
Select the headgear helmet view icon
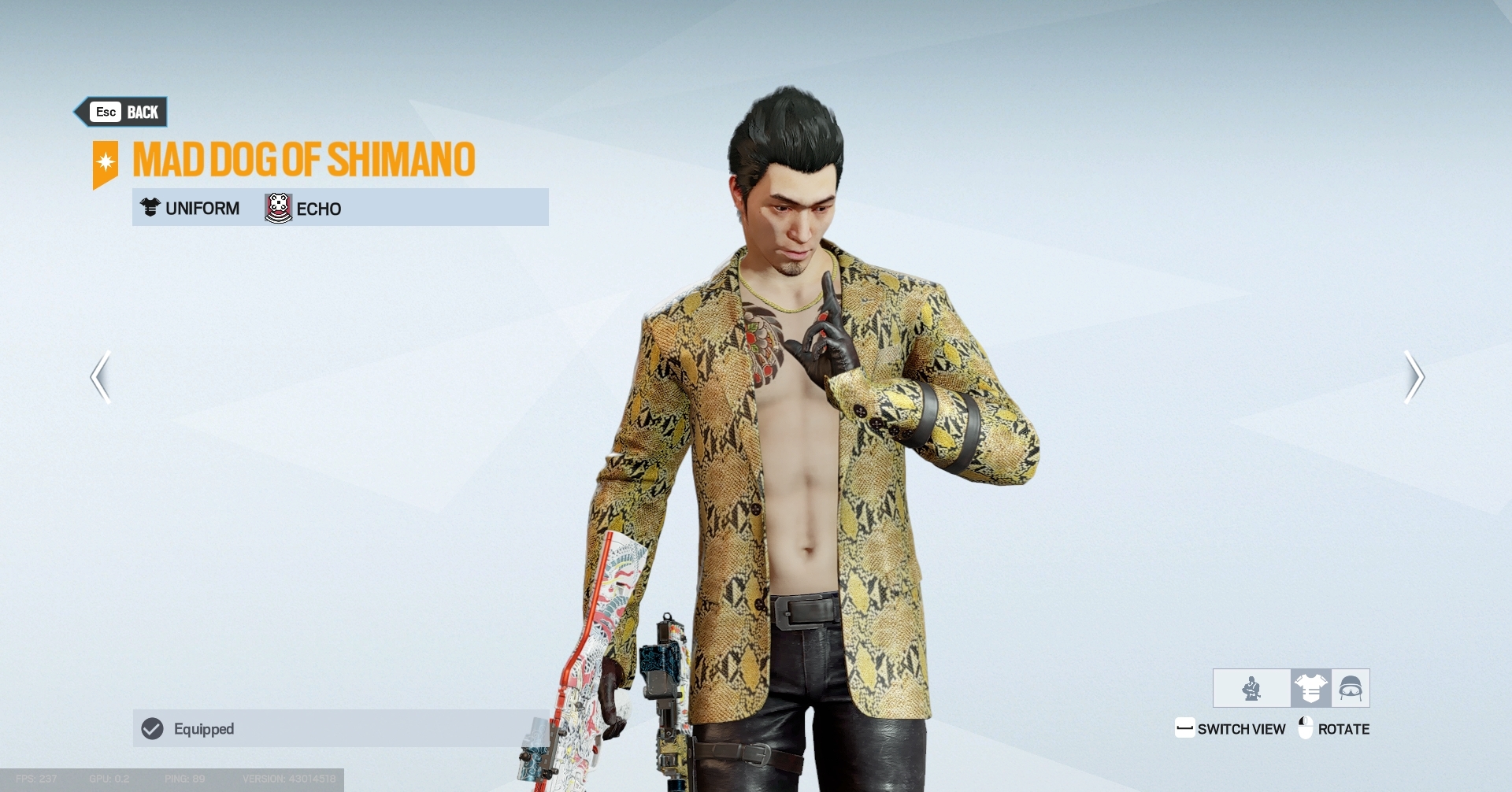(1349, 688)
